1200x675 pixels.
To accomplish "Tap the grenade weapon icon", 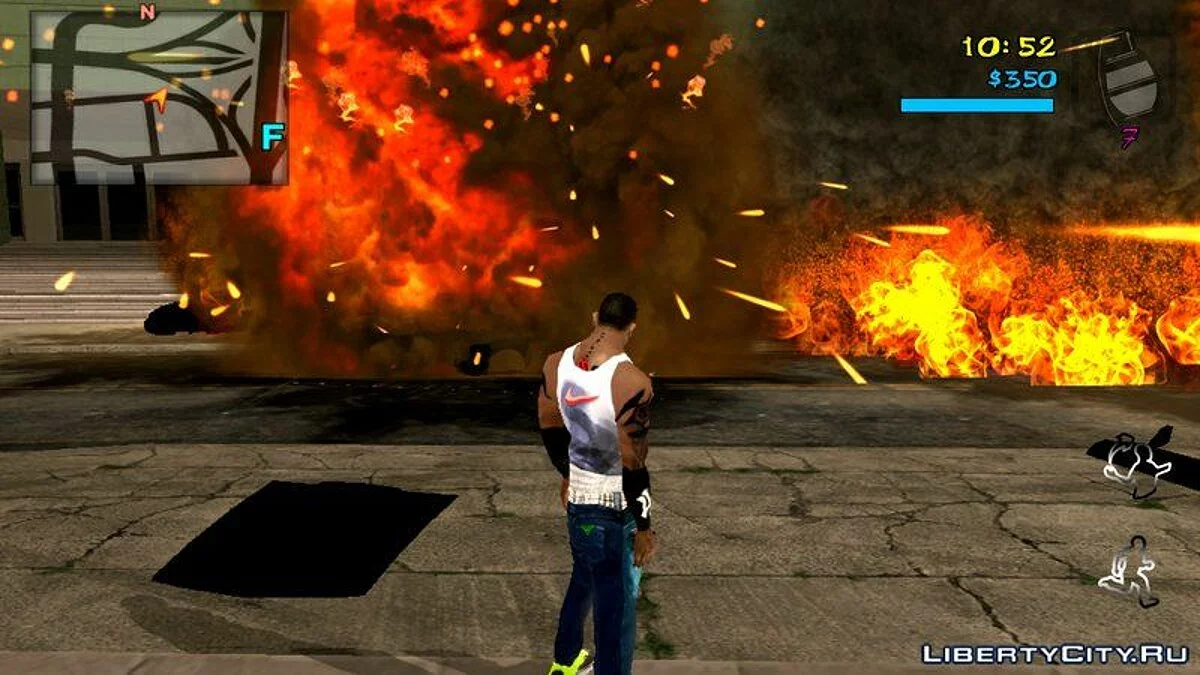I will click(1130, 80).
